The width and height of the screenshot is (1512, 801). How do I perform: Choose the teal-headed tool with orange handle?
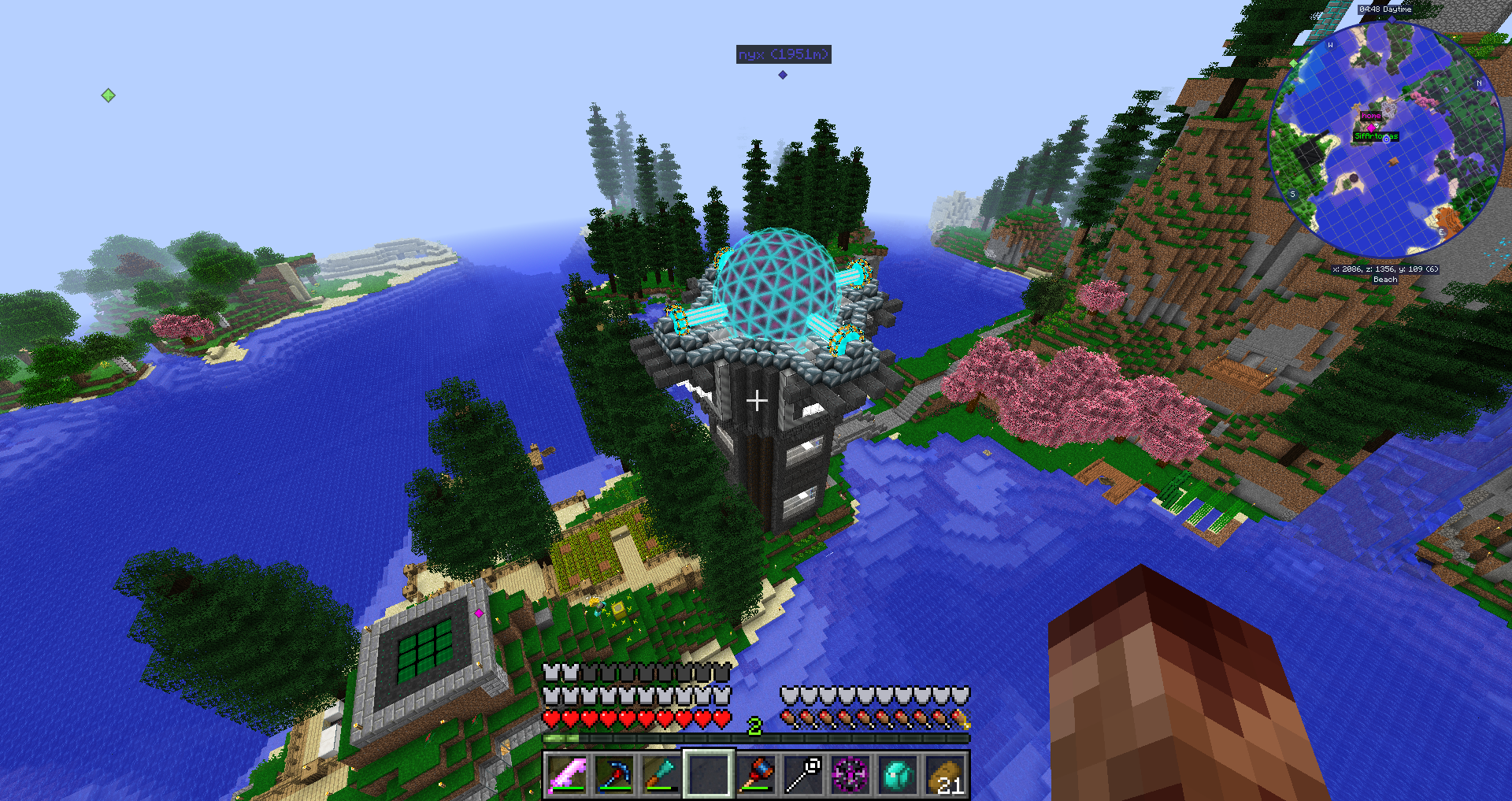click(x=661, y=774)
